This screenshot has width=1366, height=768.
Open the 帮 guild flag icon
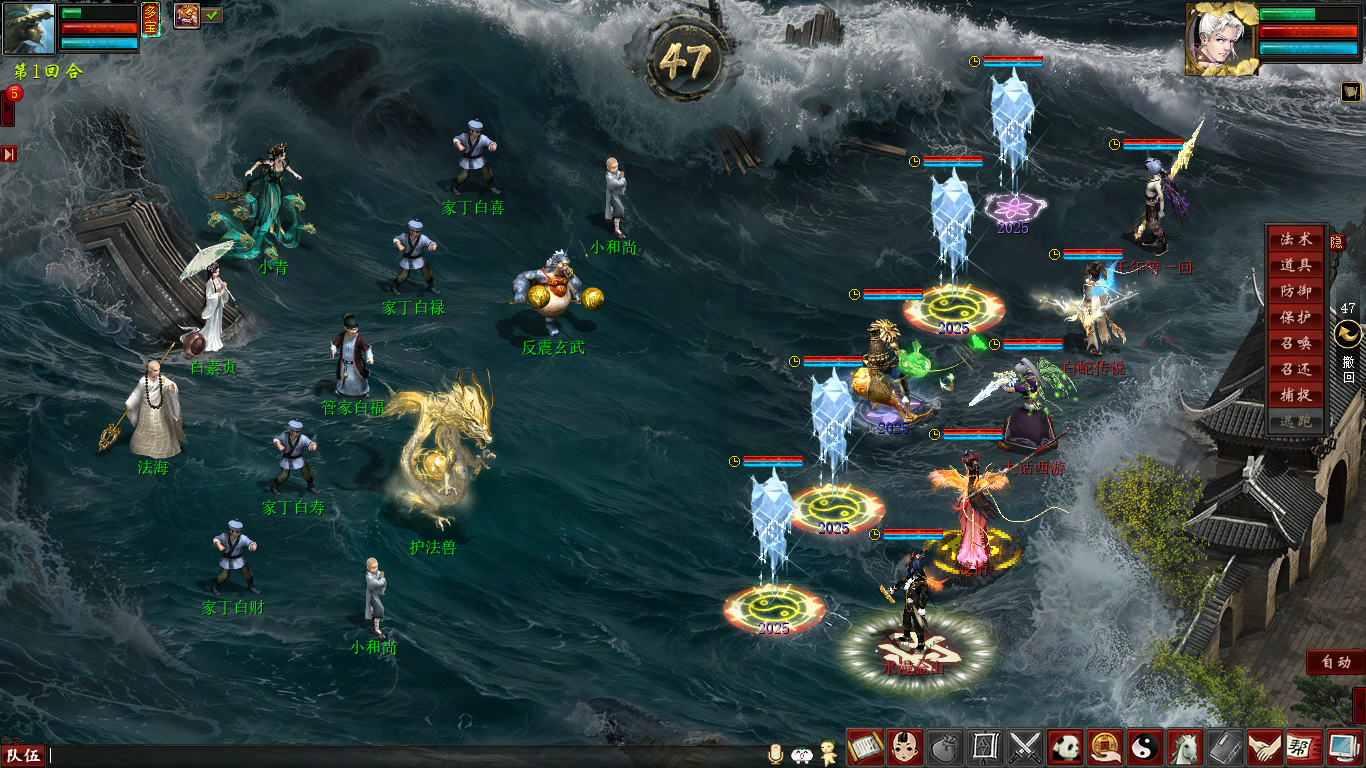[x=1299, y=747]
